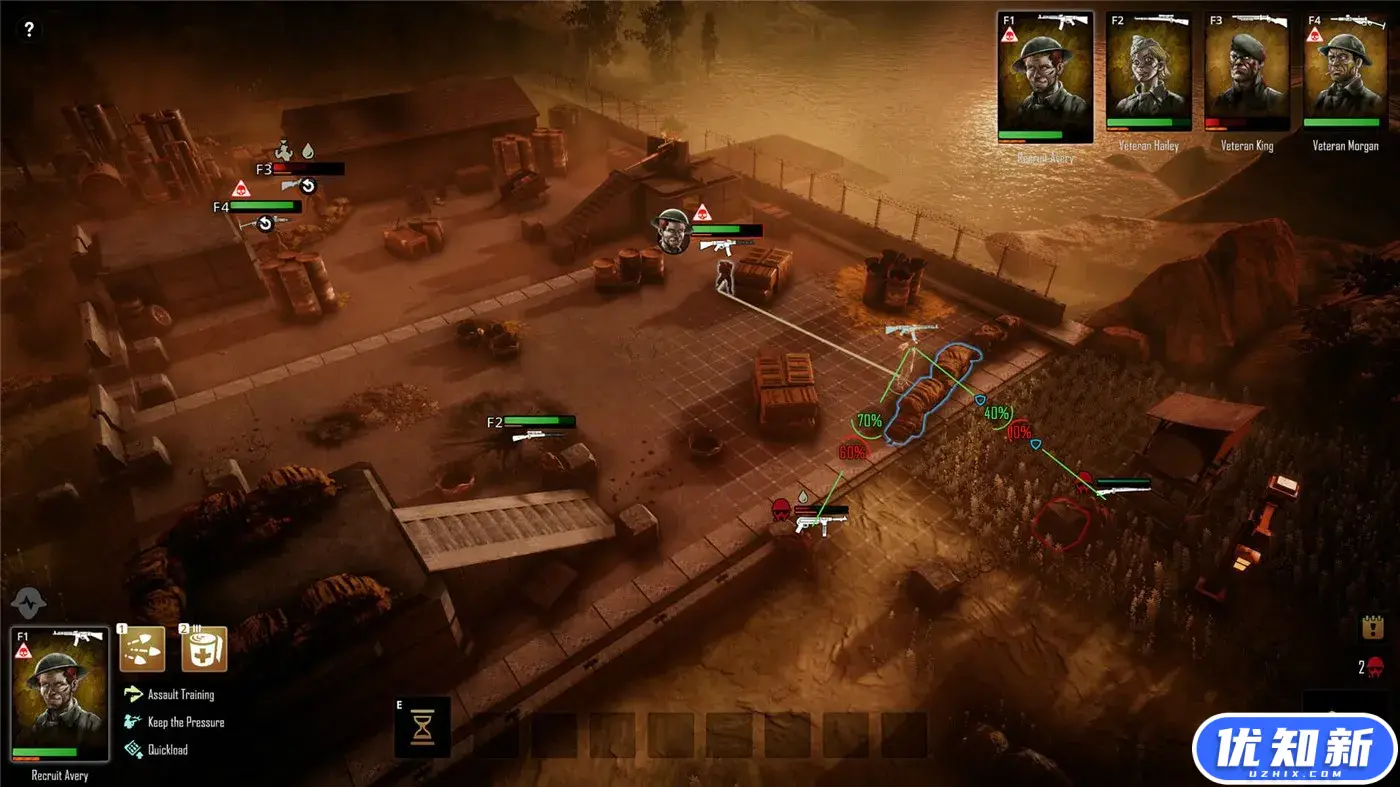Choose Veteran King's squad portrait

pos(1246,70)
